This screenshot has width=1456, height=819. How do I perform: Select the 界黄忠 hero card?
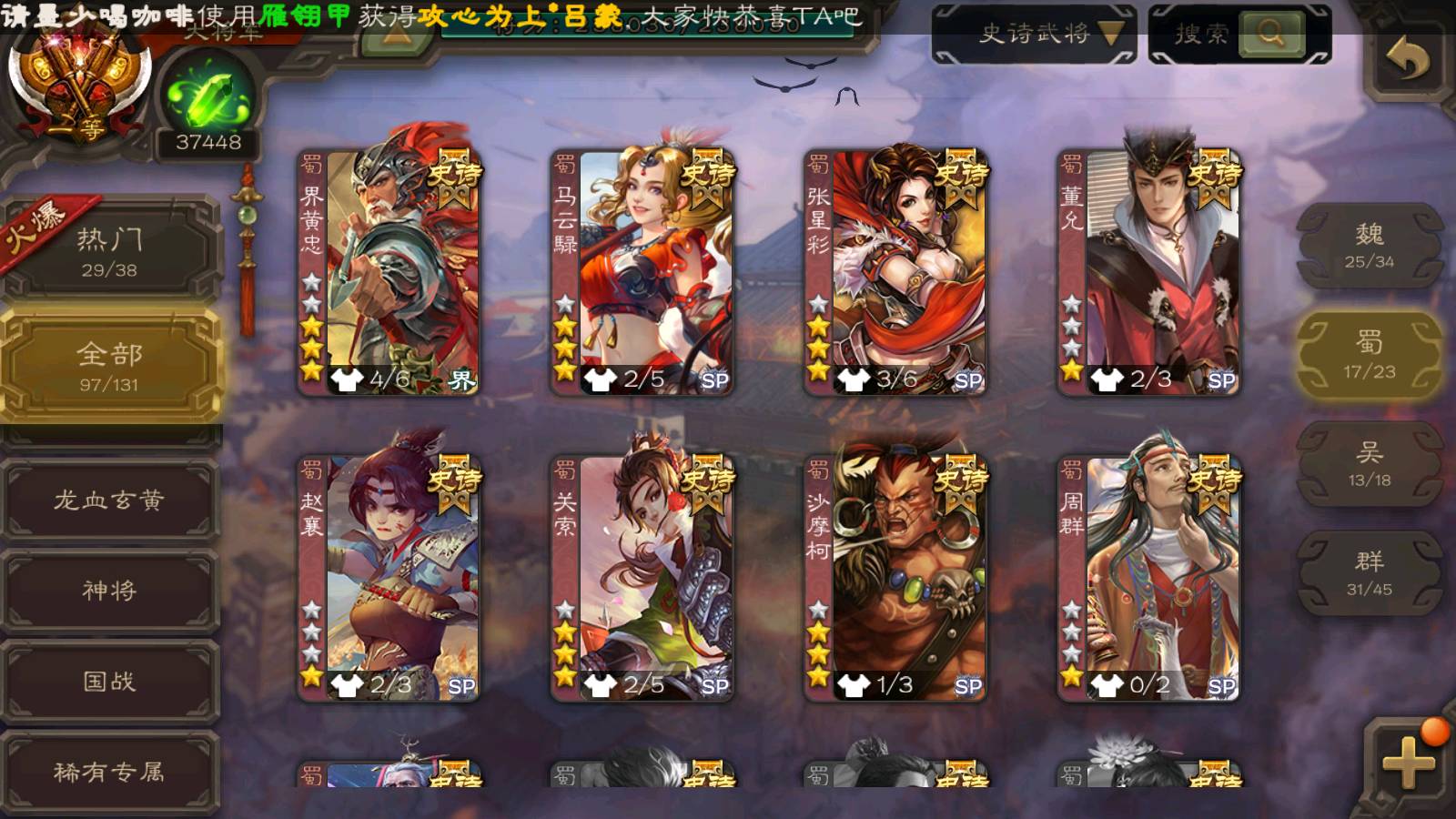(389, 273)
